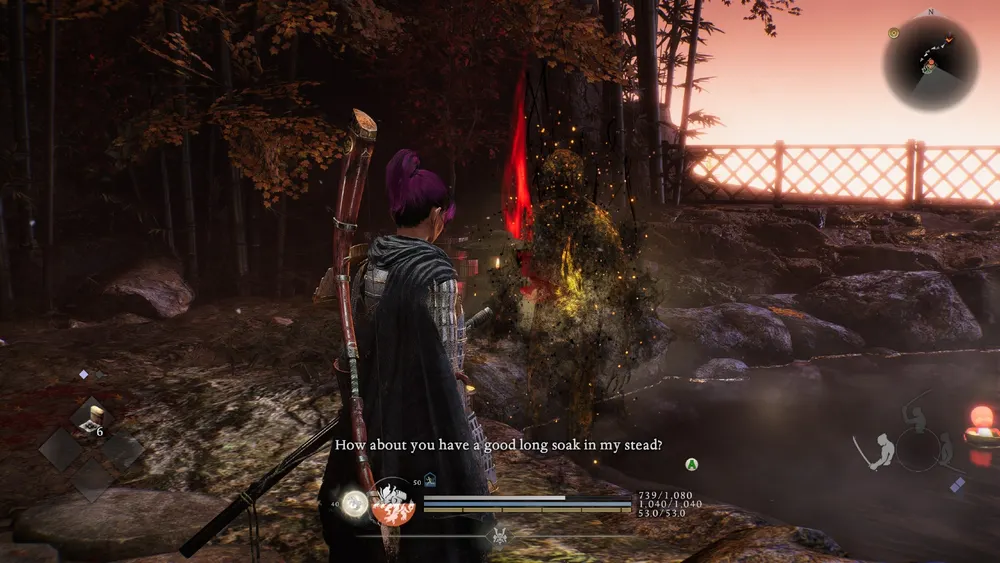Activate the orange guardian spirit gauge icon

coord(393,503)
